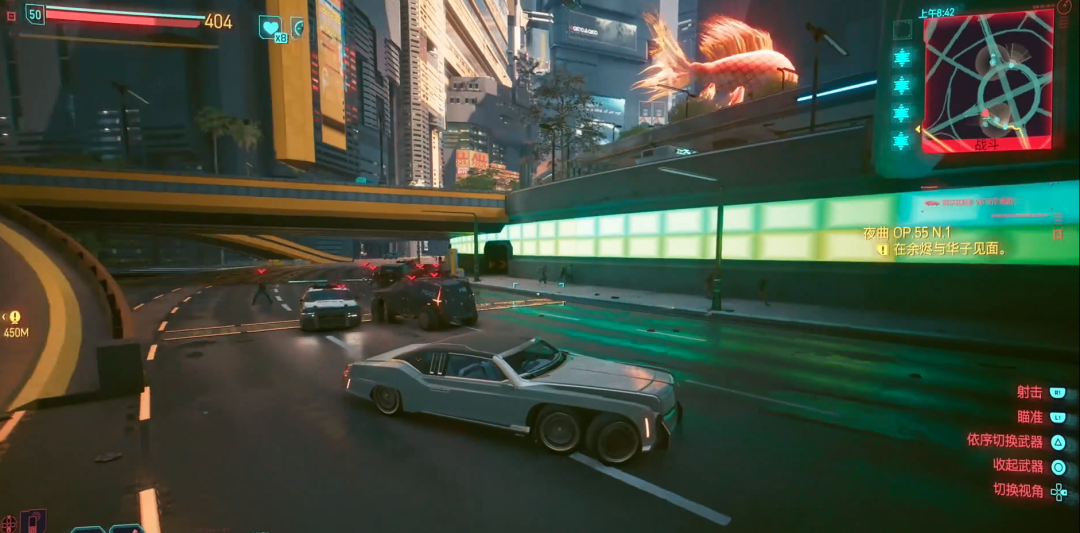Click the level 50 badge
Screen dimensions: 1080x533
tap(35, 14)
